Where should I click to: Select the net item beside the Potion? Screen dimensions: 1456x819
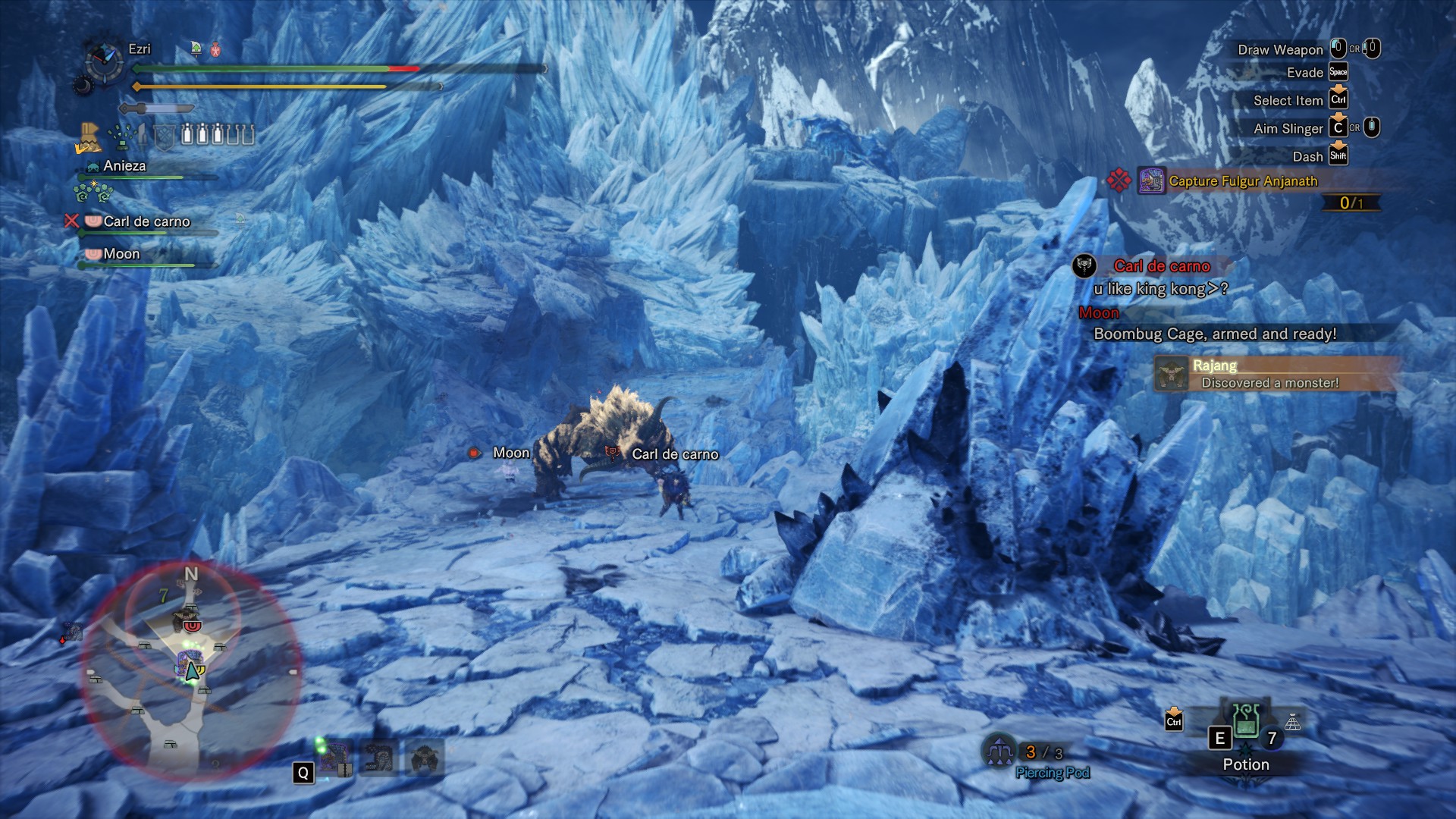pos(1293,723)
